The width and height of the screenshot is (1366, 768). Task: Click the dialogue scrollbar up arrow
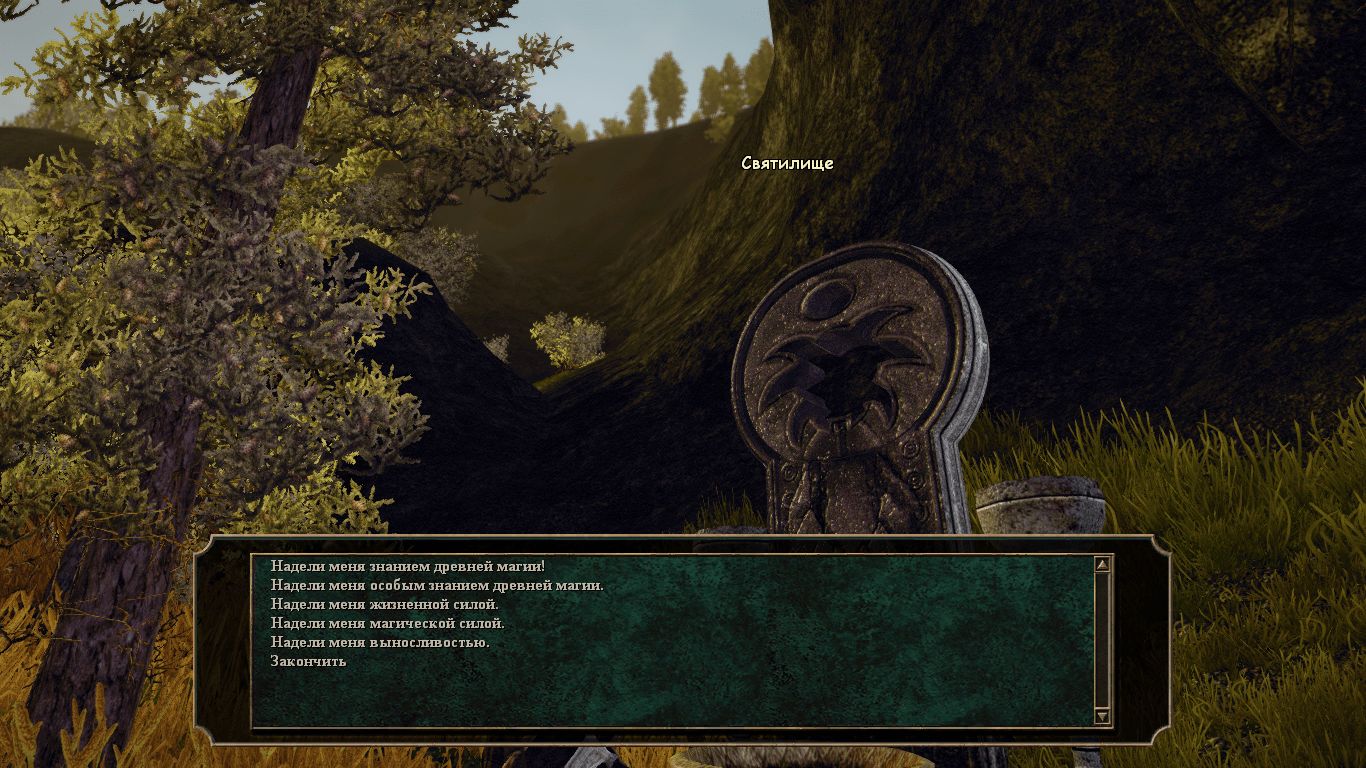point(1102,565)
